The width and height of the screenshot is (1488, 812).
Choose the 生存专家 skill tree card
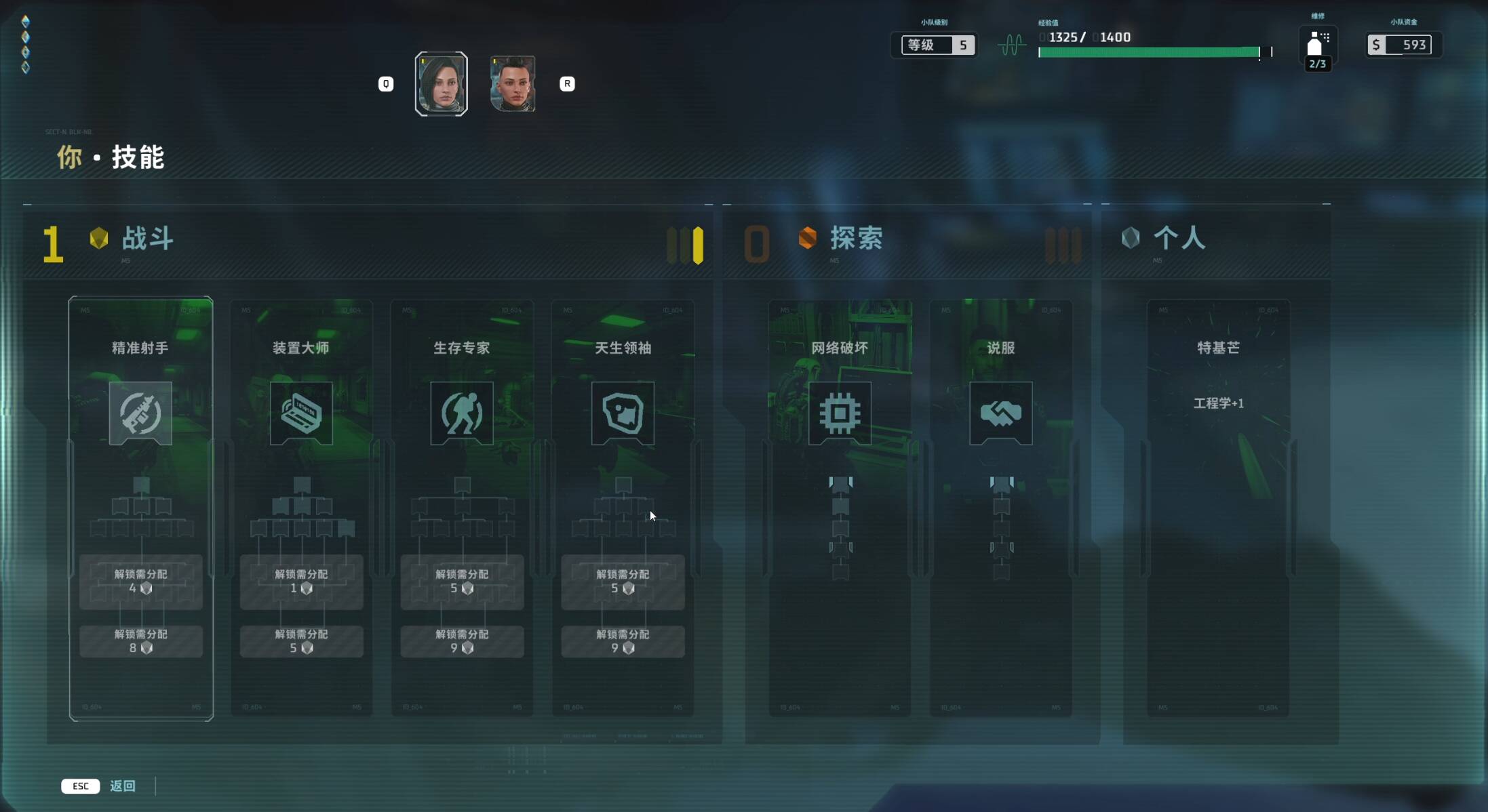[x=462, y=348]
